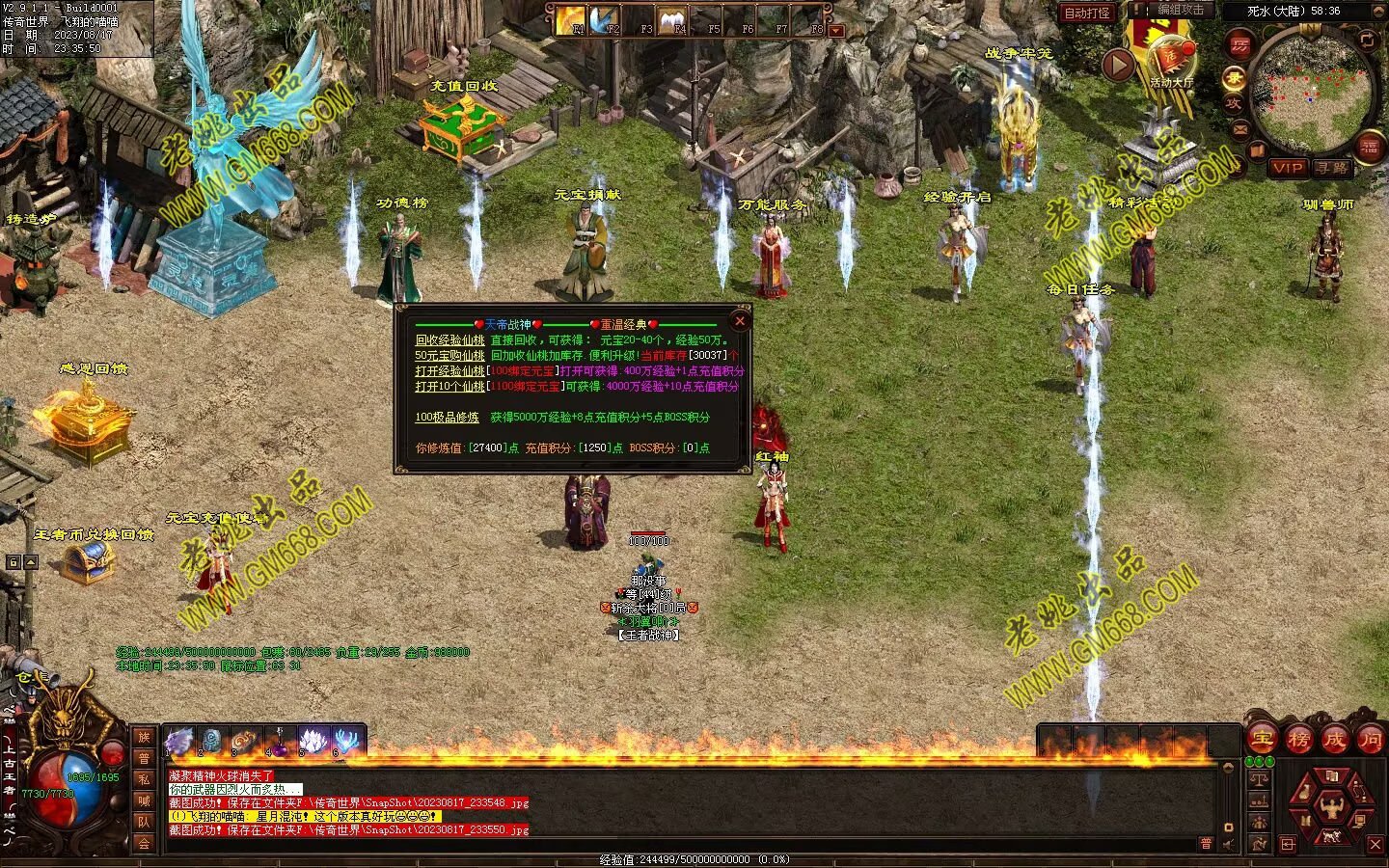Image resolution: width=1389 pixels, height=868 pixels.
Task: Select the 50元宝购仙桃 option
Action: [449, 356]
